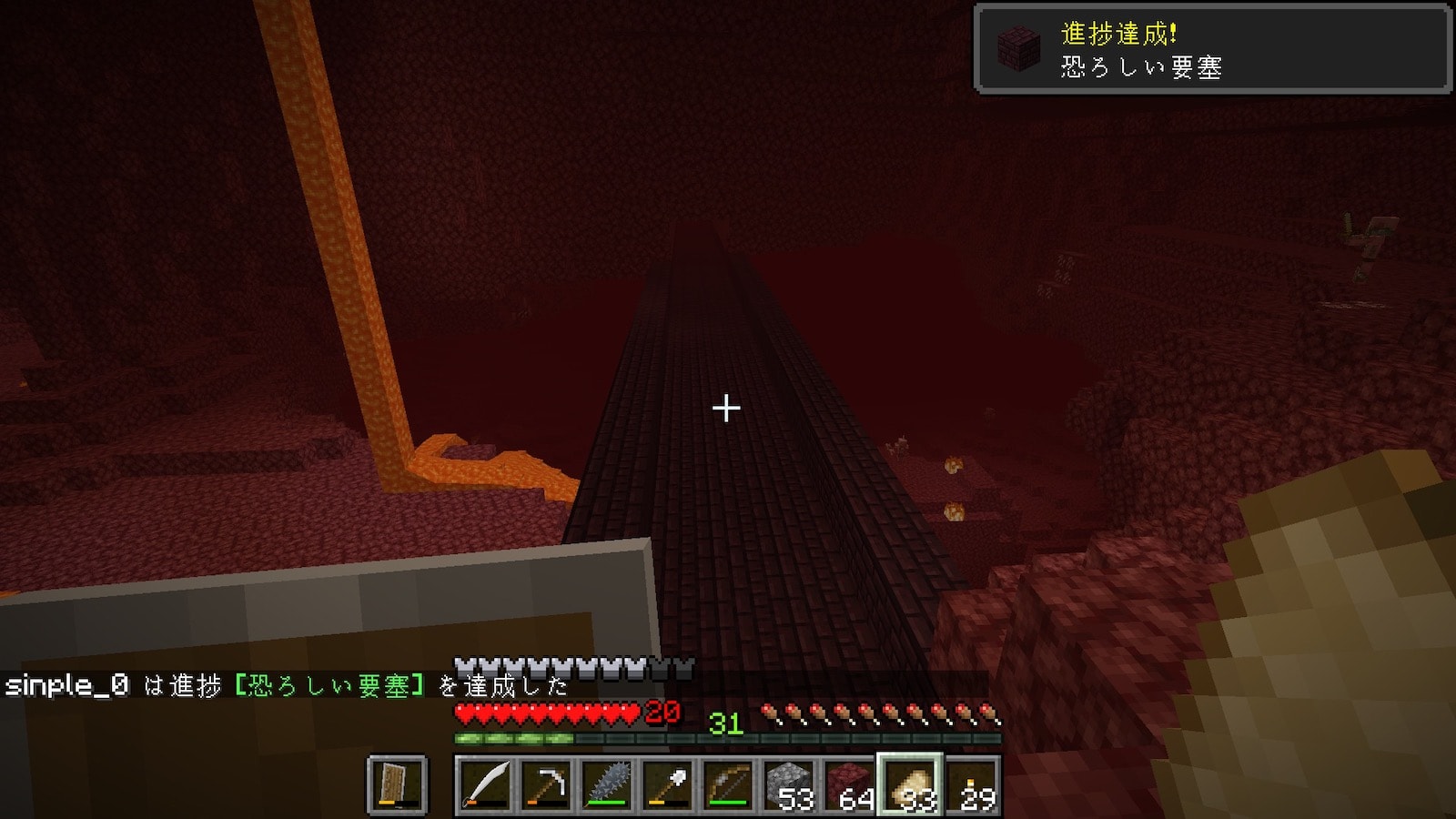Viewport: 1456px width, 819px height.
Task: Select the pickaxe hotbar slot
Action: [x=546, y=784]
